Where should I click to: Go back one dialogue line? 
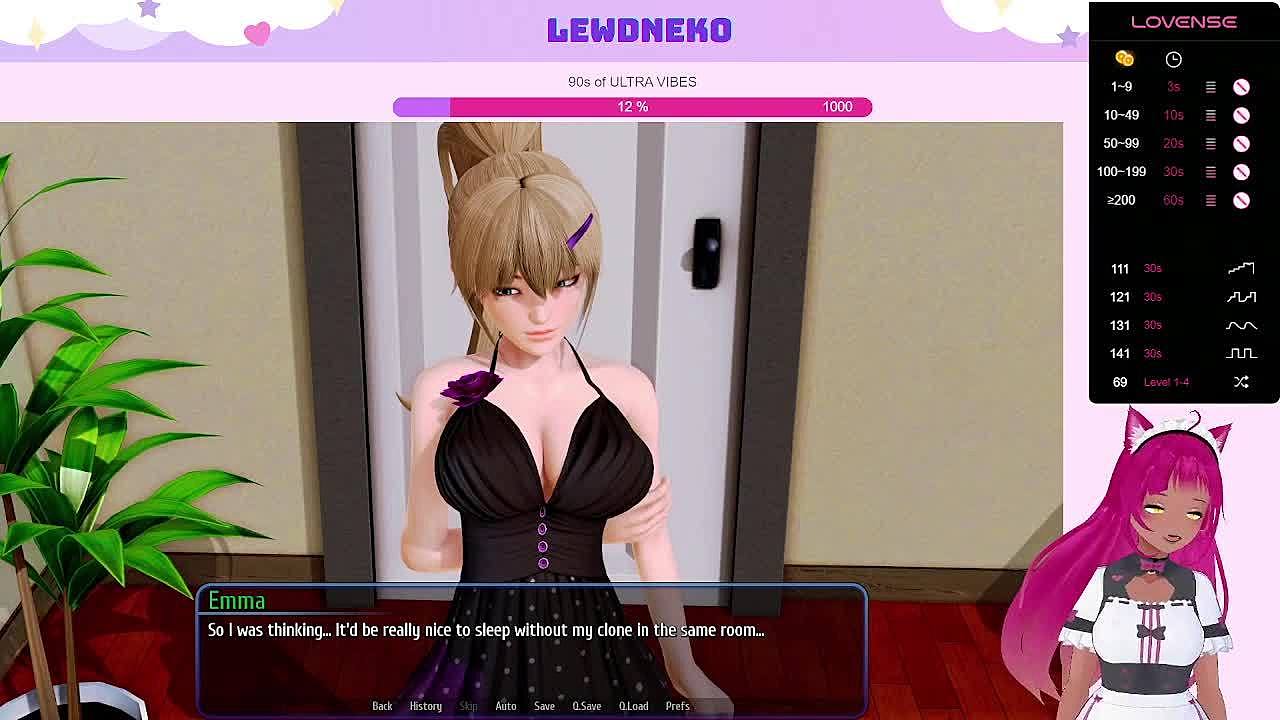point(382,706)
